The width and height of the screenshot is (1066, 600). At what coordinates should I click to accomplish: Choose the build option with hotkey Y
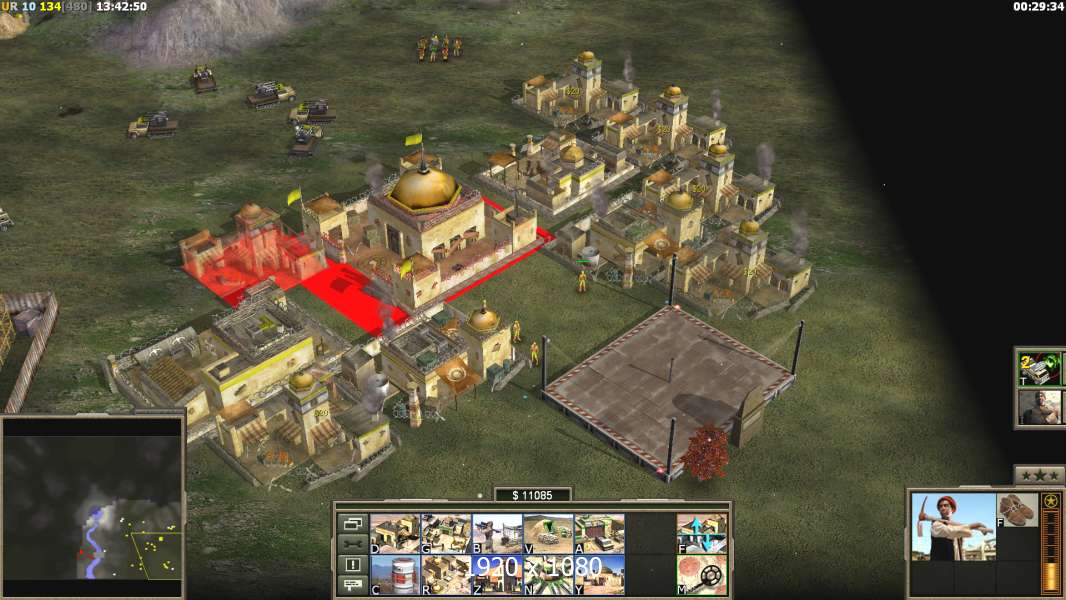599,575
